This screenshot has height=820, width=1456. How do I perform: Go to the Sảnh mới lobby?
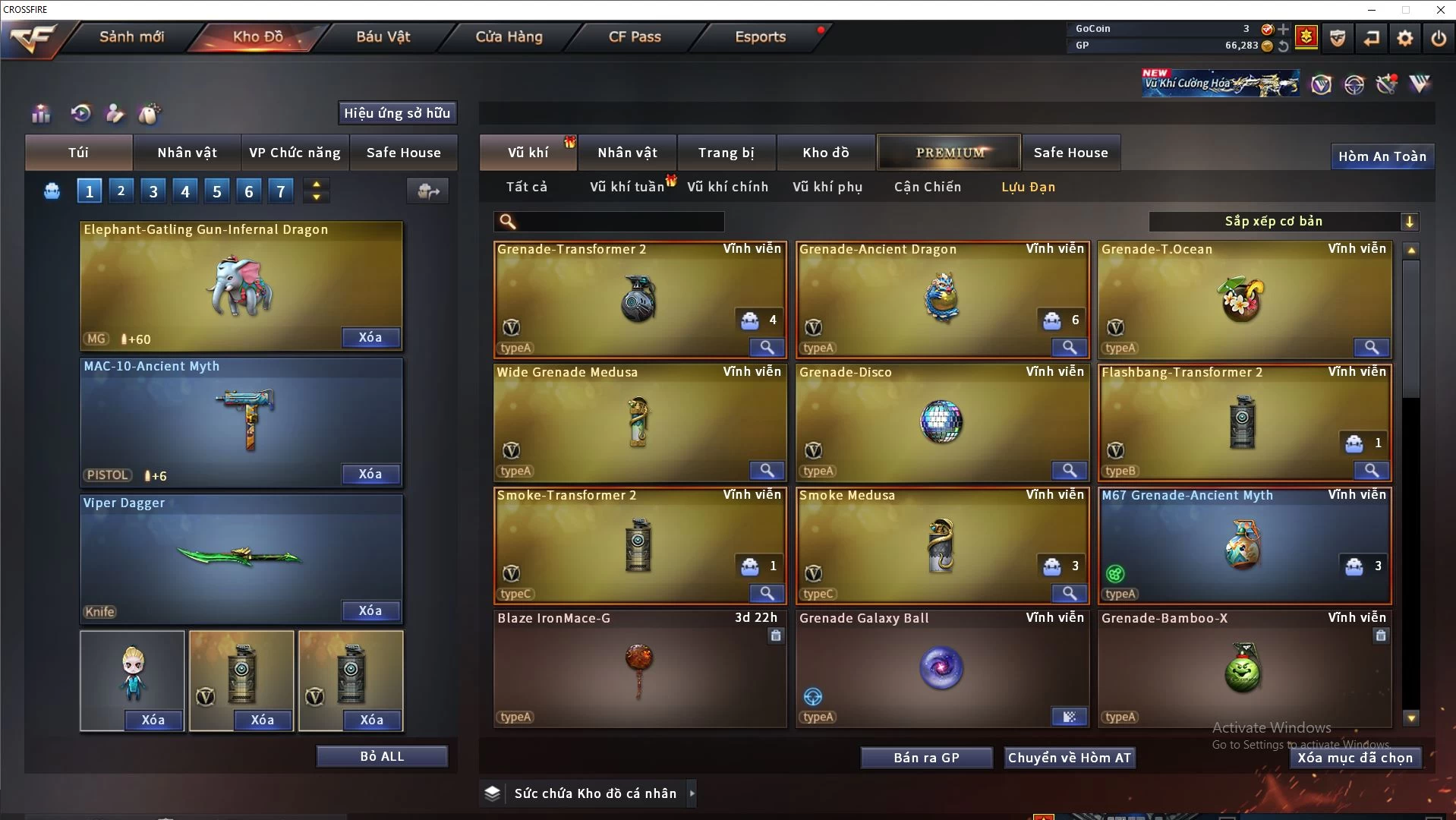[131, 36]
